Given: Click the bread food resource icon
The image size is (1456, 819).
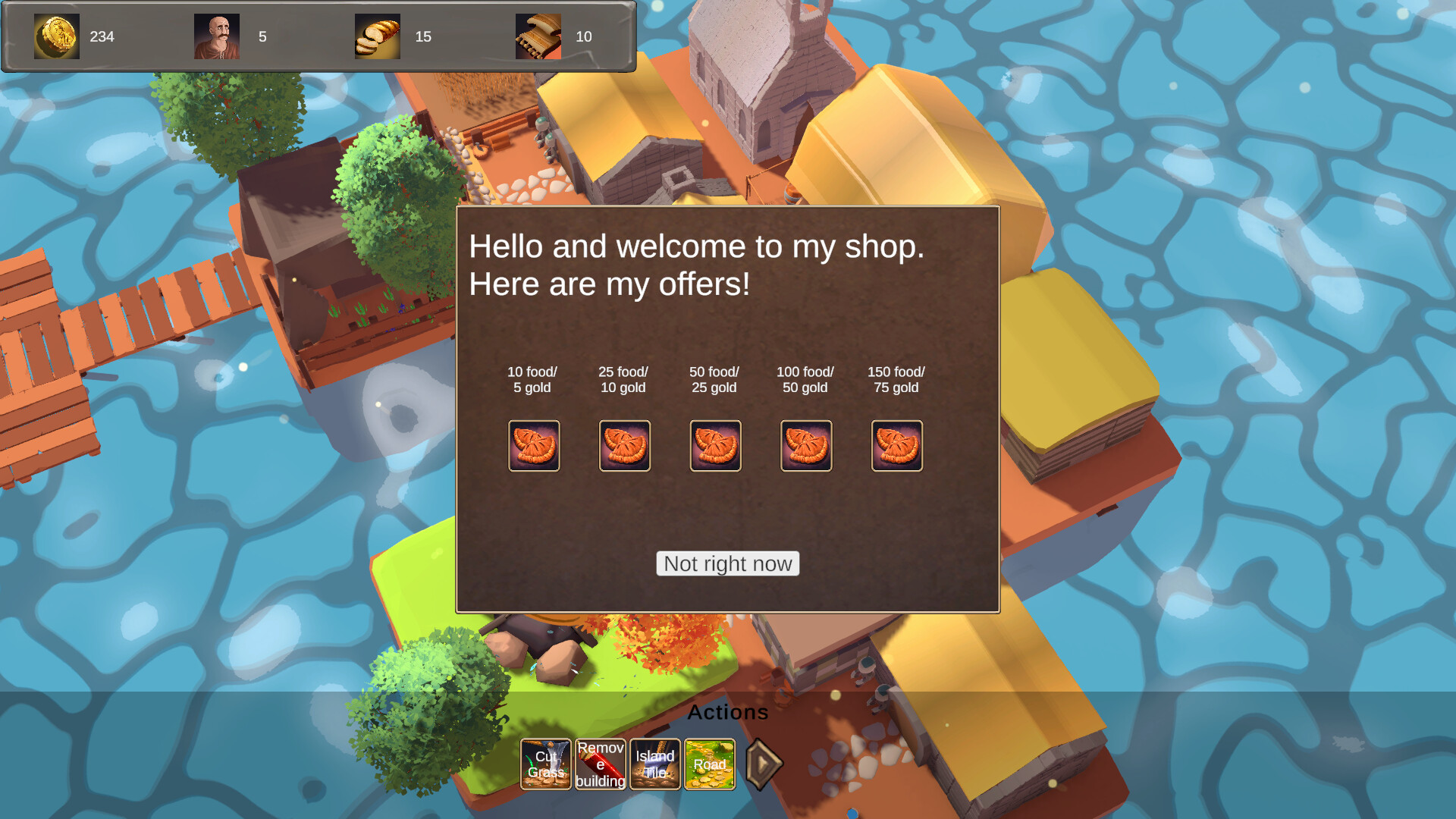Looking at the screenshot, I should (377, 36).
